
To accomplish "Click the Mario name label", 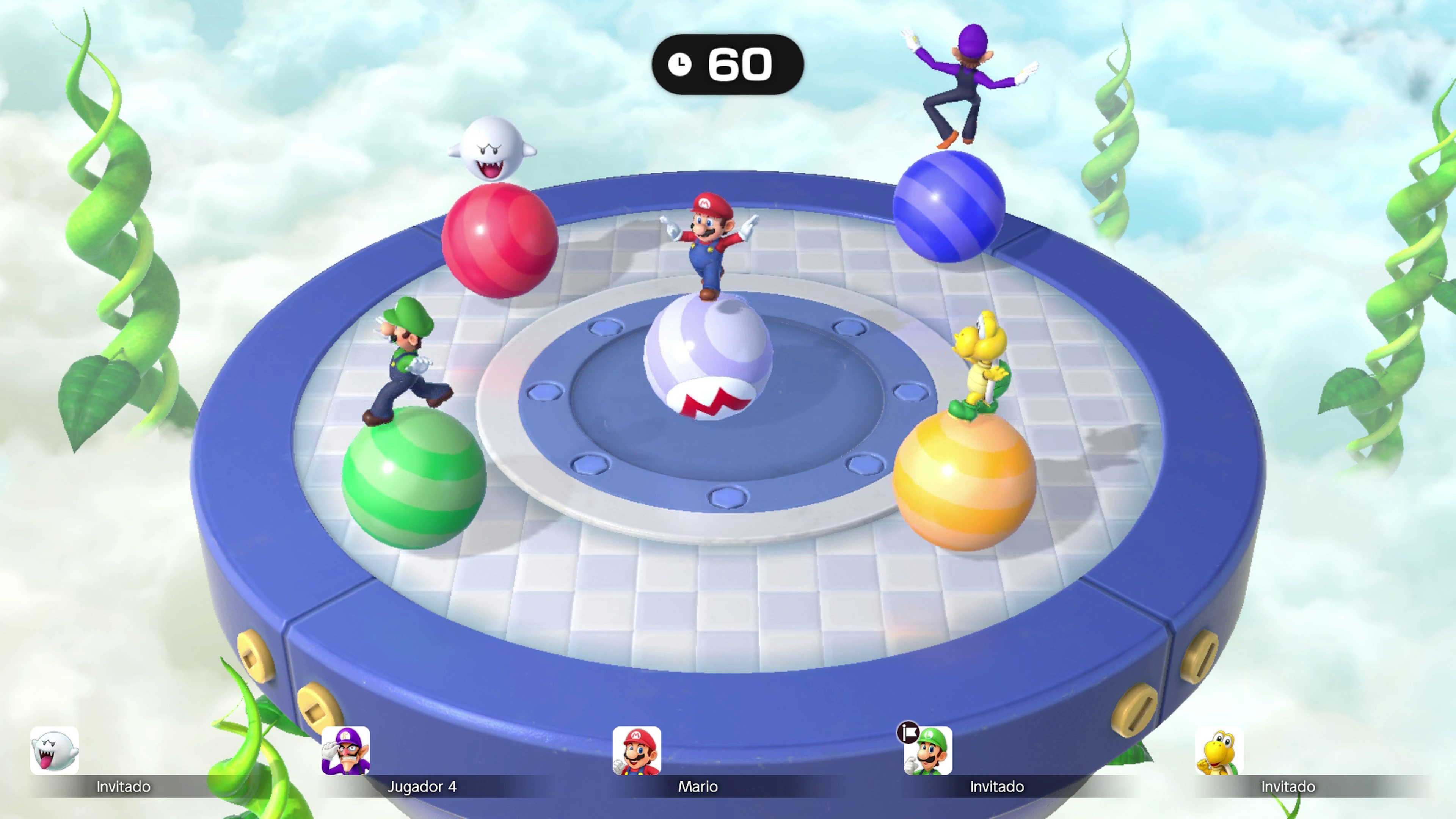I will 698,787.
